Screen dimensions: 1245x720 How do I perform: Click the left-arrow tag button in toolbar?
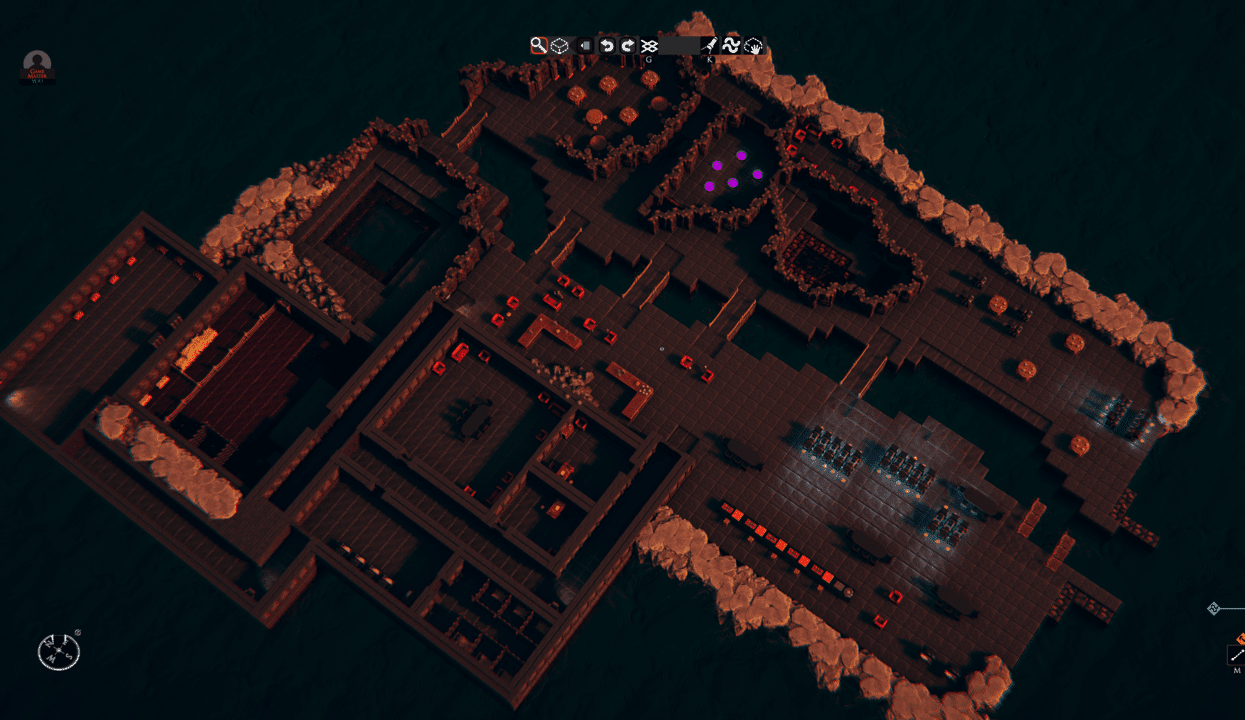point(585,46)
